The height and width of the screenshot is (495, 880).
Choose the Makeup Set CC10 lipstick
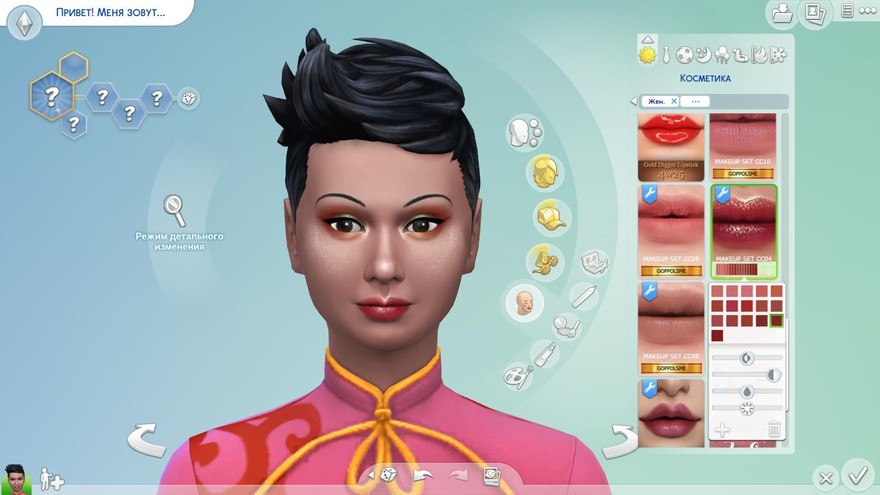pos(742,147)
